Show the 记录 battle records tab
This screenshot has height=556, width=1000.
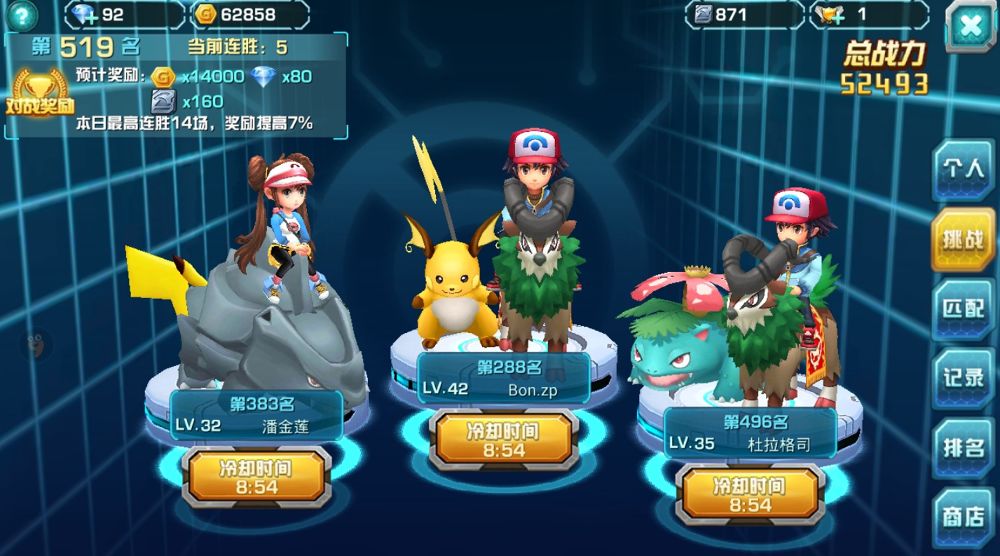click(963, 377)
